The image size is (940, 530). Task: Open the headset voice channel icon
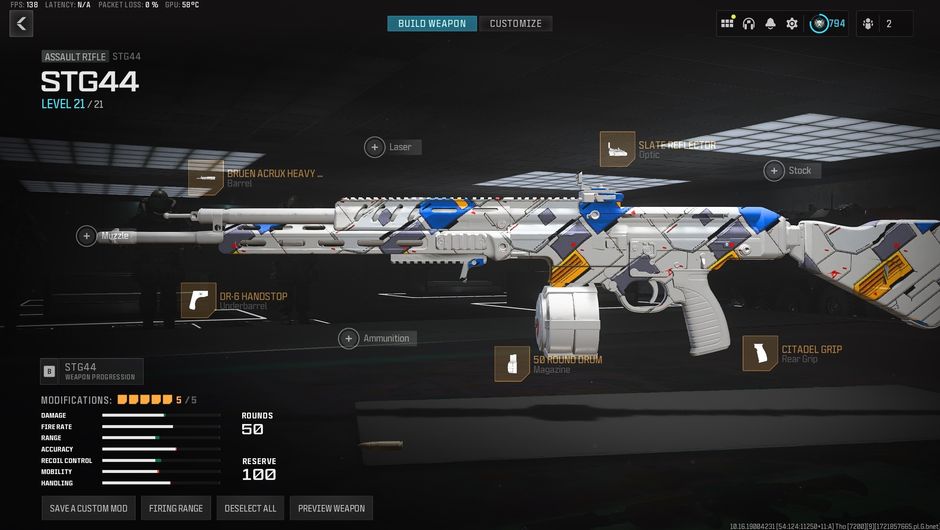click(749, 24)
